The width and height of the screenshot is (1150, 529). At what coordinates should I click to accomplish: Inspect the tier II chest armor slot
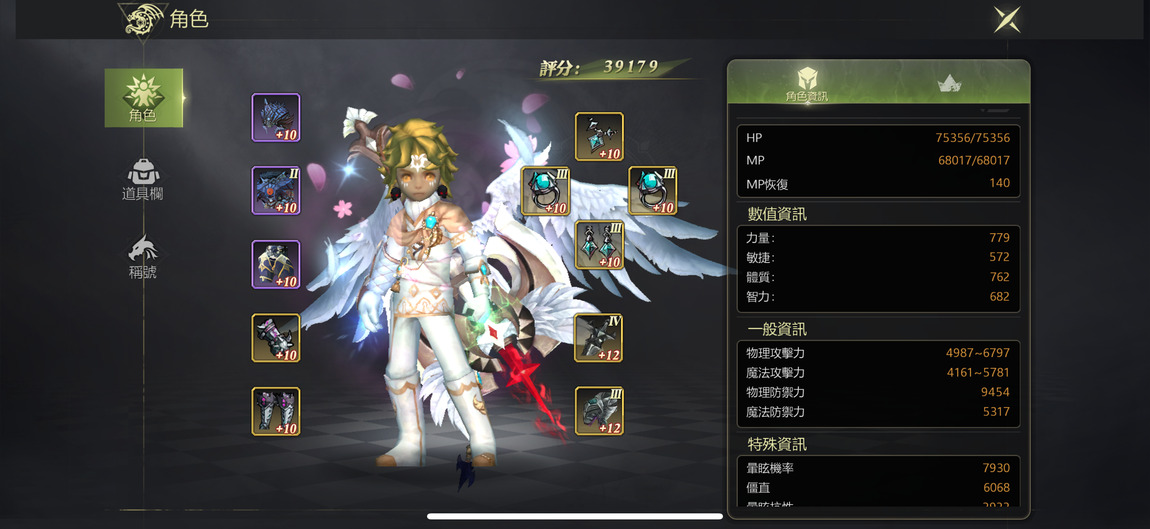pos(276,191)
